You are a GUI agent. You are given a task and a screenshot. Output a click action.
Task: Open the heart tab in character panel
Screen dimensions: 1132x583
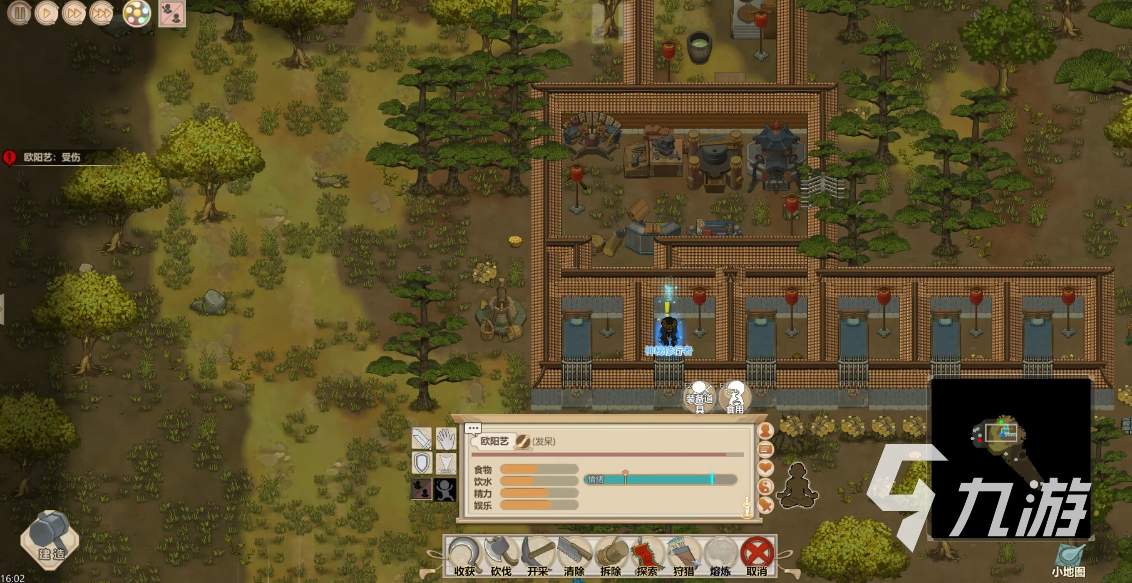(x=766, y=467)
